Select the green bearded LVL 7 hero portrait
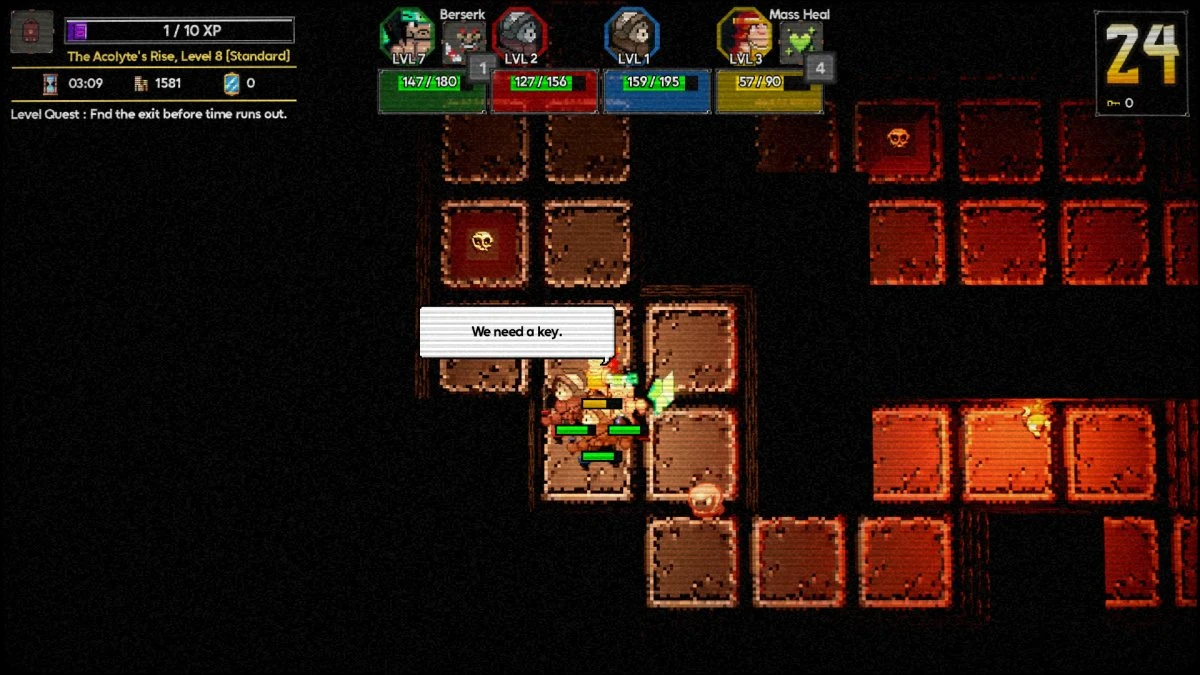This screenshot has width=1200, height=675. tap(406, 35)
